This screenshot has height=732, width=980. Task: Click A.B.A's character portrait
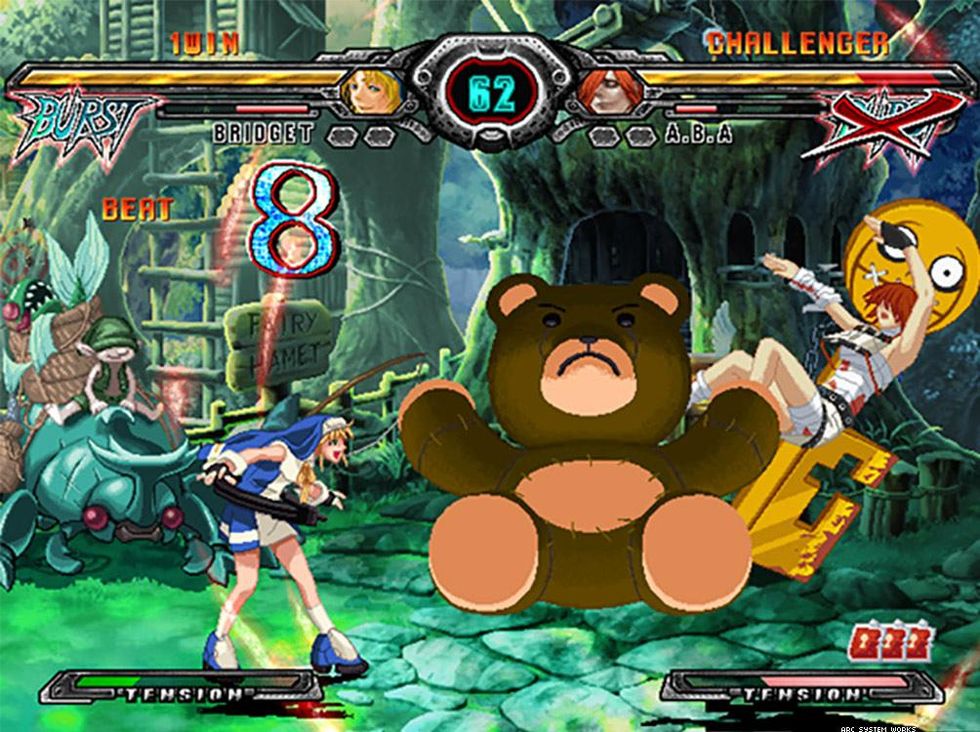(x=607, y=92)
